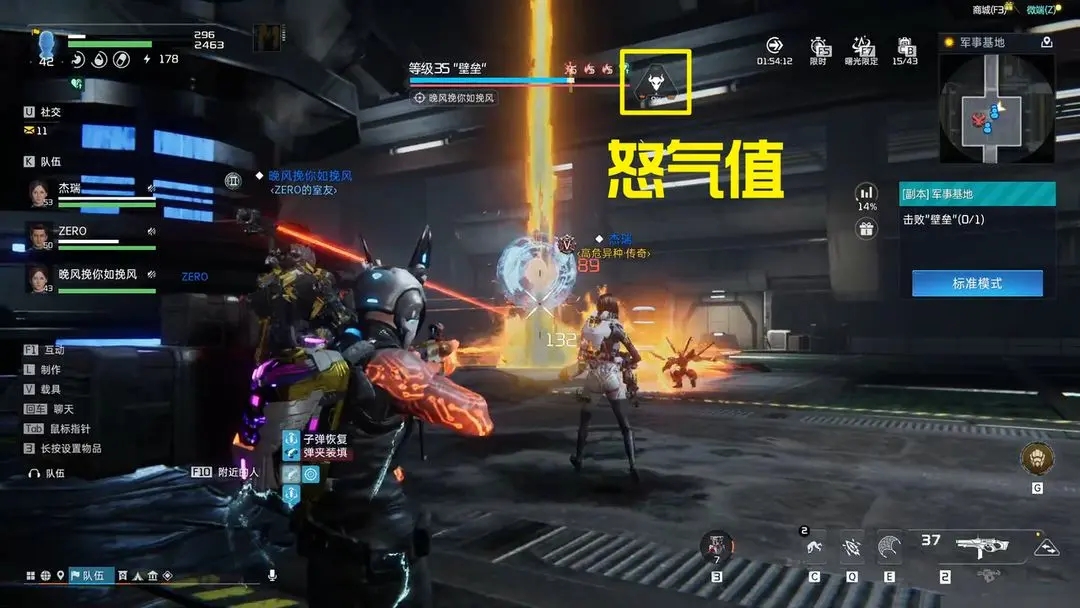Open the backpack icon showing 15/43
Viewport: 1080px width, 608px height.
(905, 47)
